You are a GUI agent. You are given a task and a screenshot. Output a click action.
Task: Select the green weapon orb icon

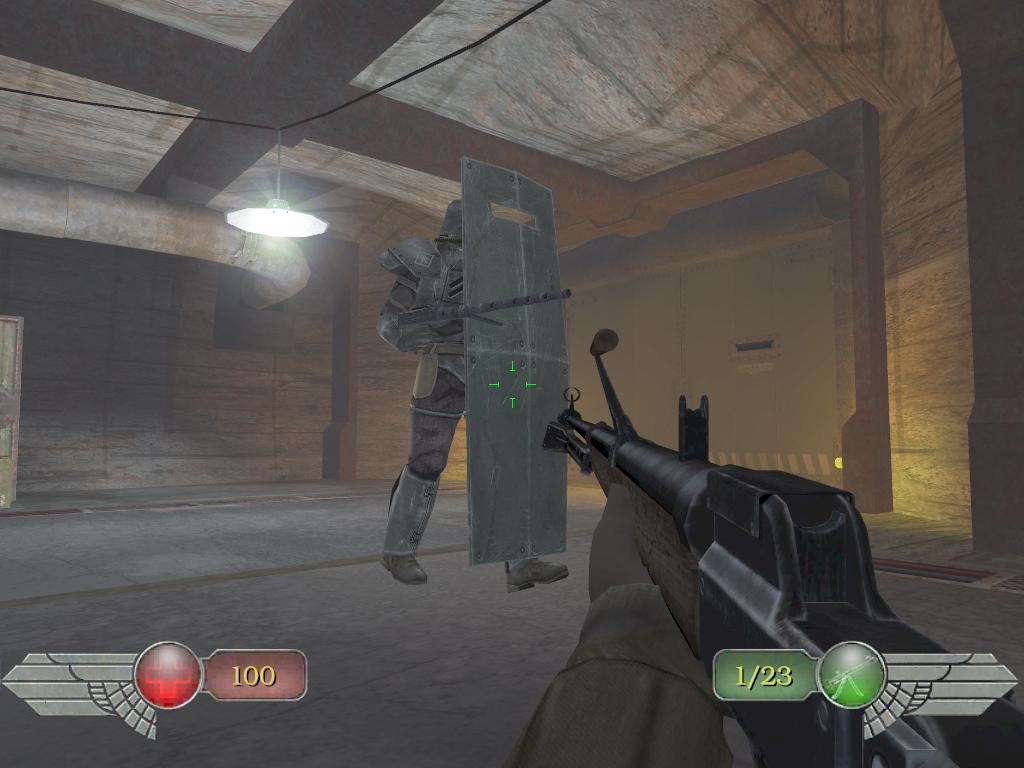pos(851,675)
